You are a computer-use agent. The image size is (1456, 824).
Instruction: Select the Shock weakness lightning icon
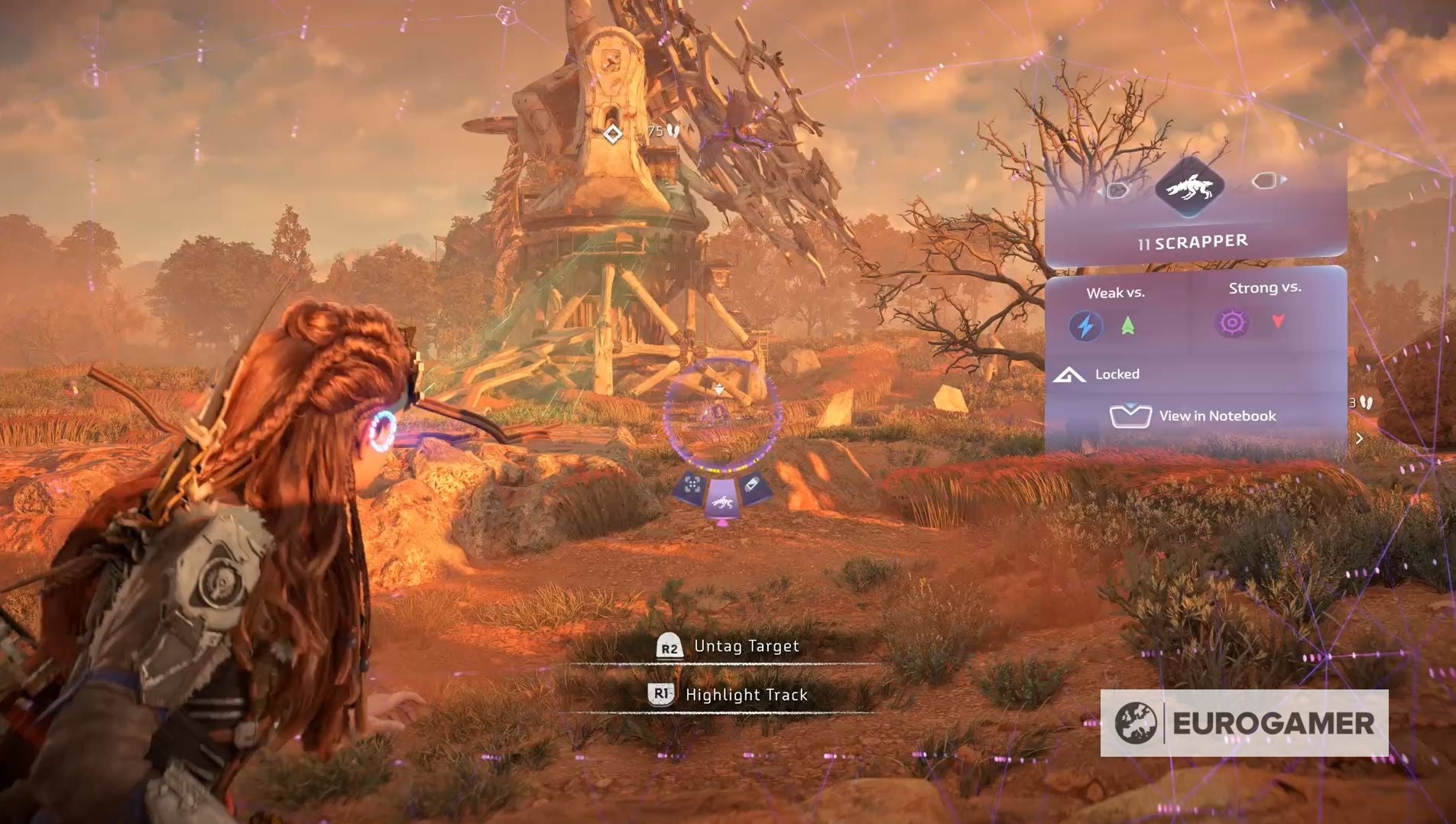[1085, 326]
